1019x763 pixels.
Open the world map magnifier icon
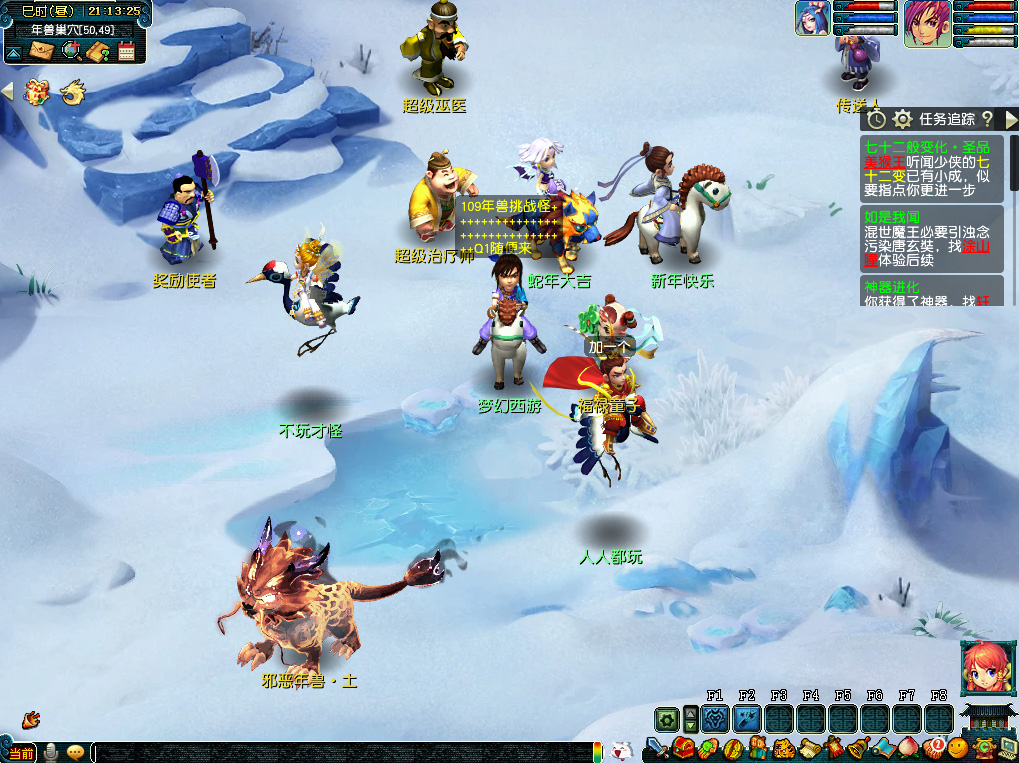(70, 51)
